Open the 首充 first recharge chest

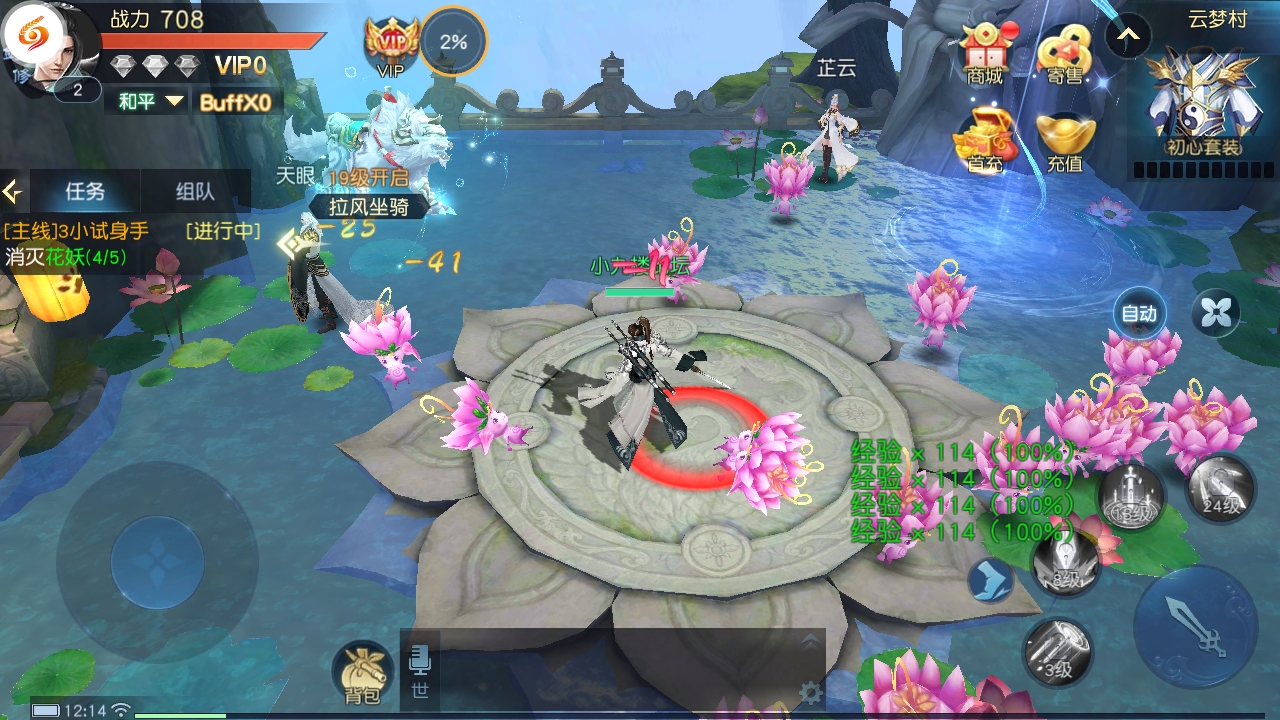pos(984,138)
